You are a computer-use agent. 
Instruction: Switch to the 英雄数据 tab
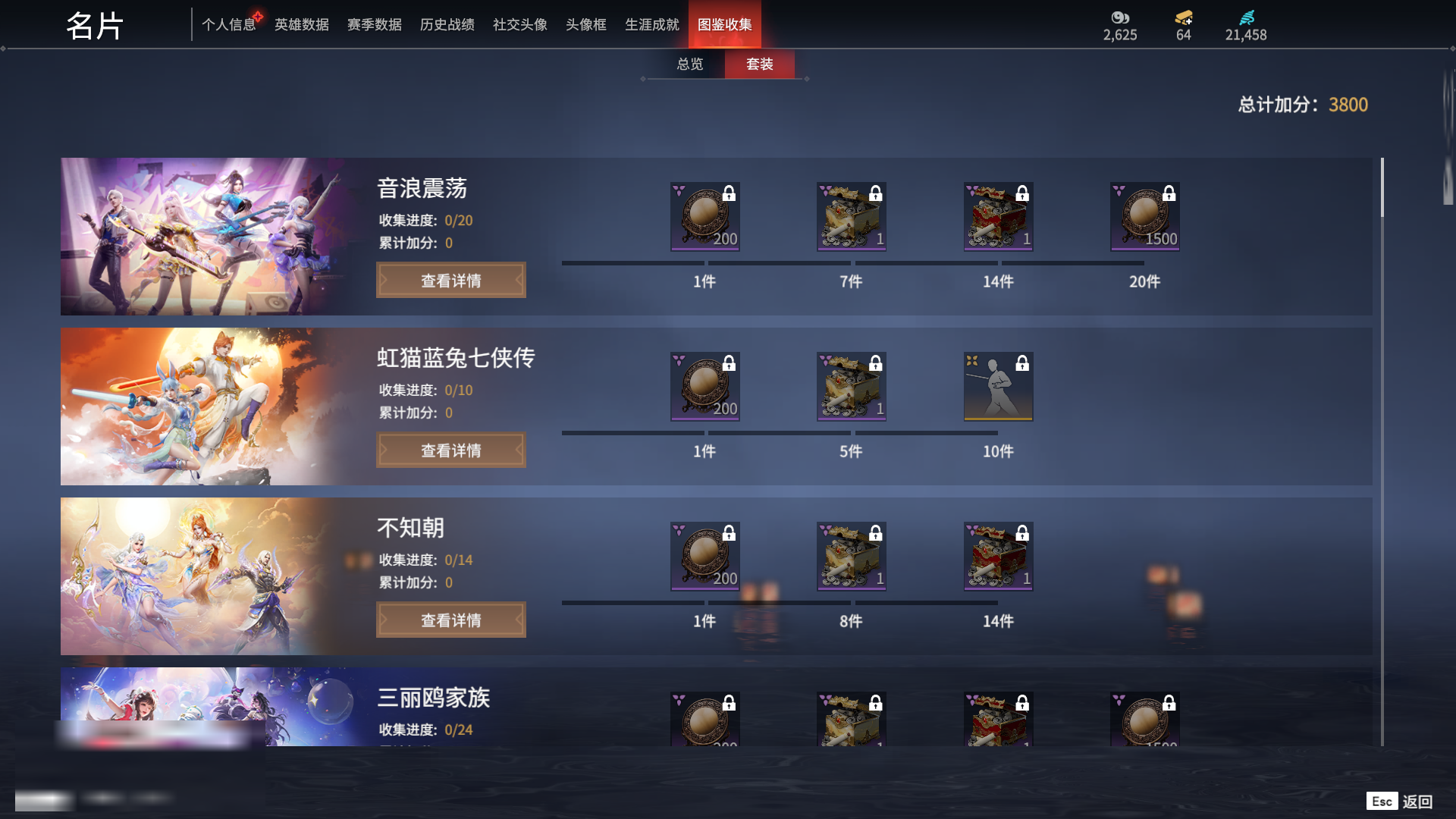[301, 25]
